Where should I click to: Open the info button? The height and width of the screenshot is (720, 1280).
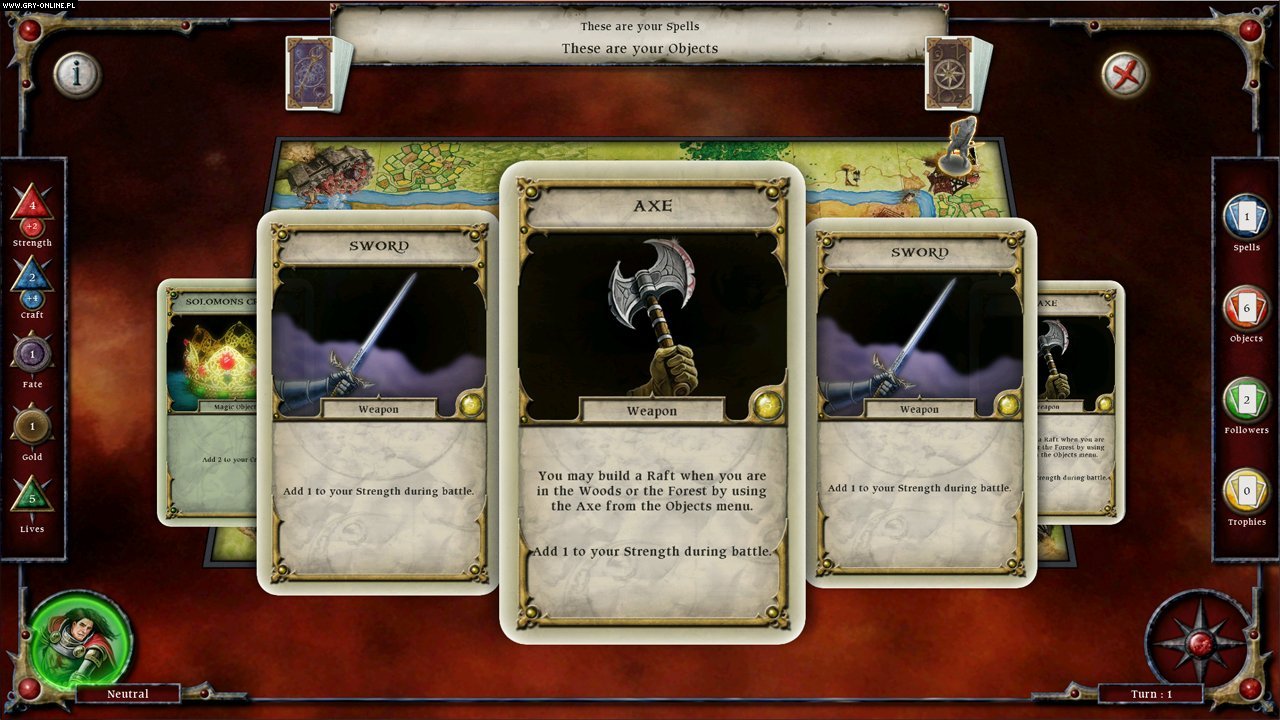coord(76,73)
